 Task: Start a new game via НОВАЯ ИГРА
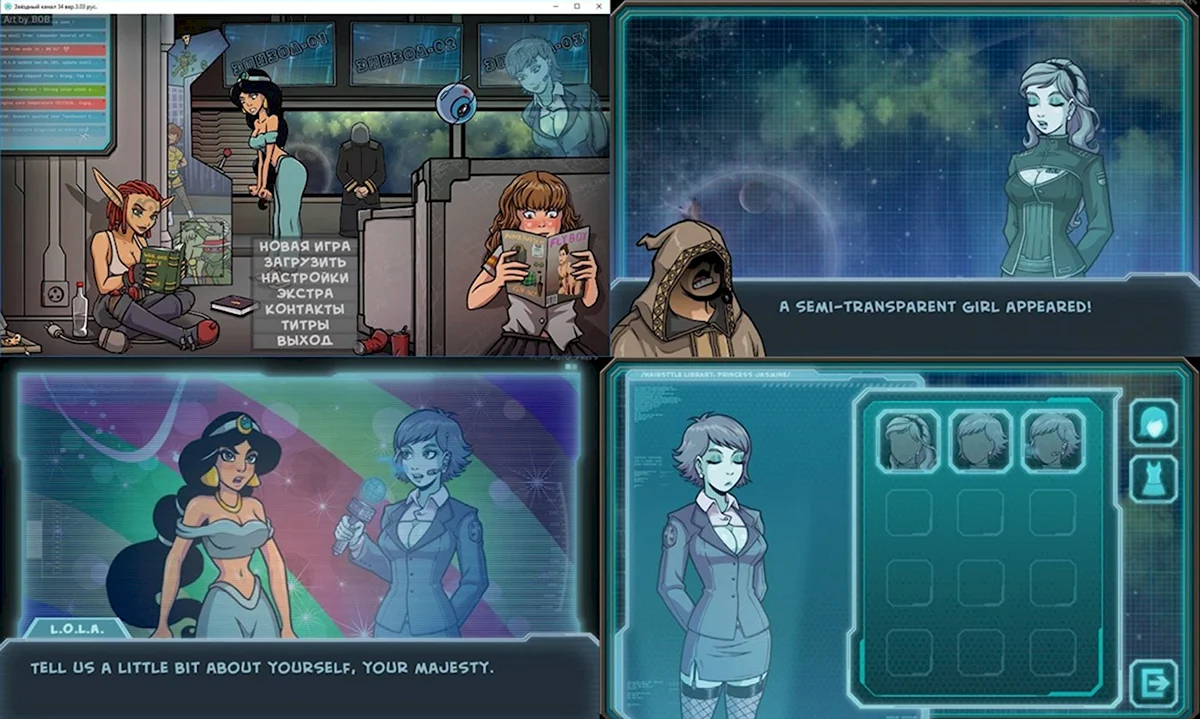(x=303, y=246)
